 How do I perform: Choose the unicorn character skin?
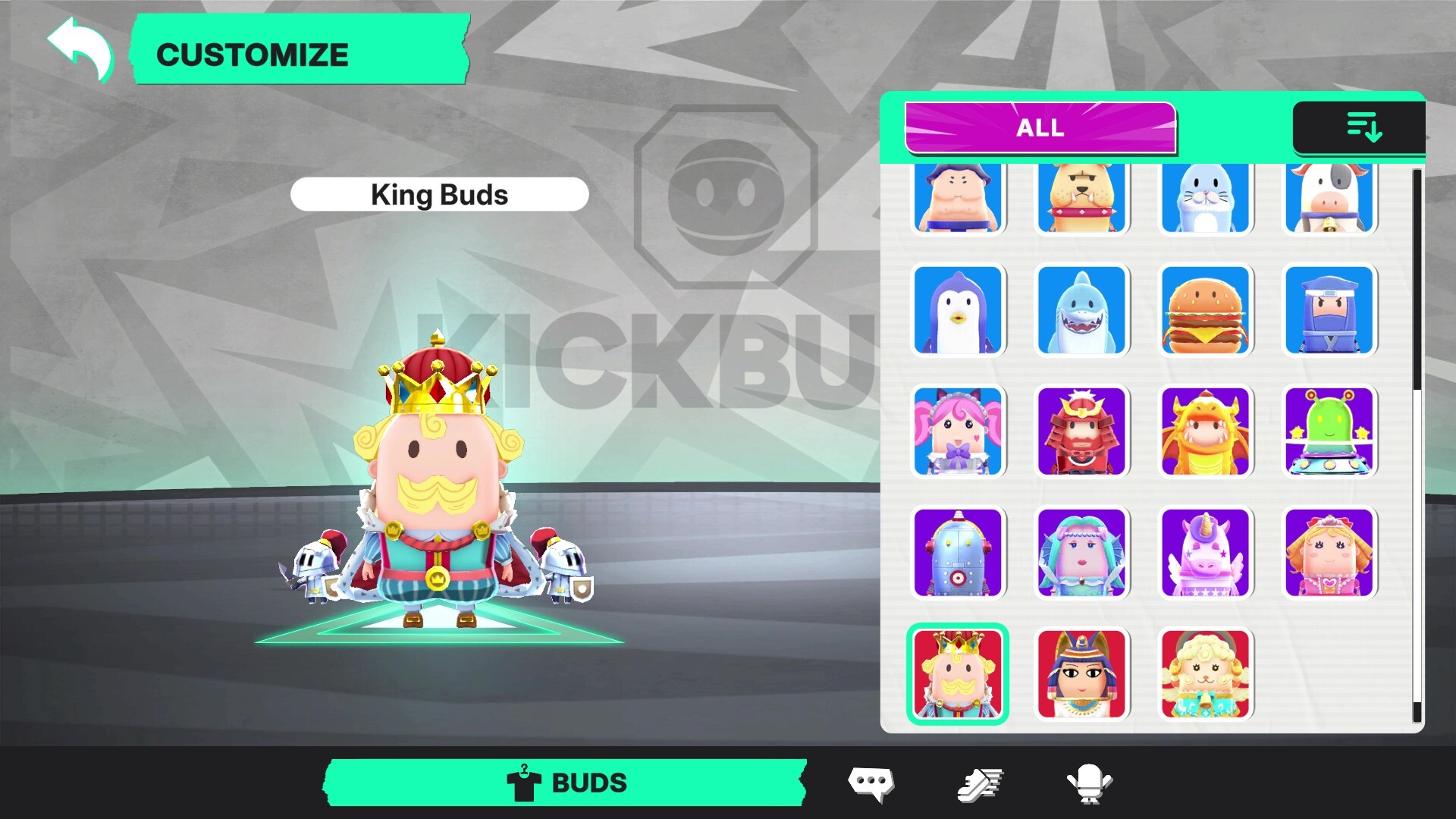point(1207,554)
